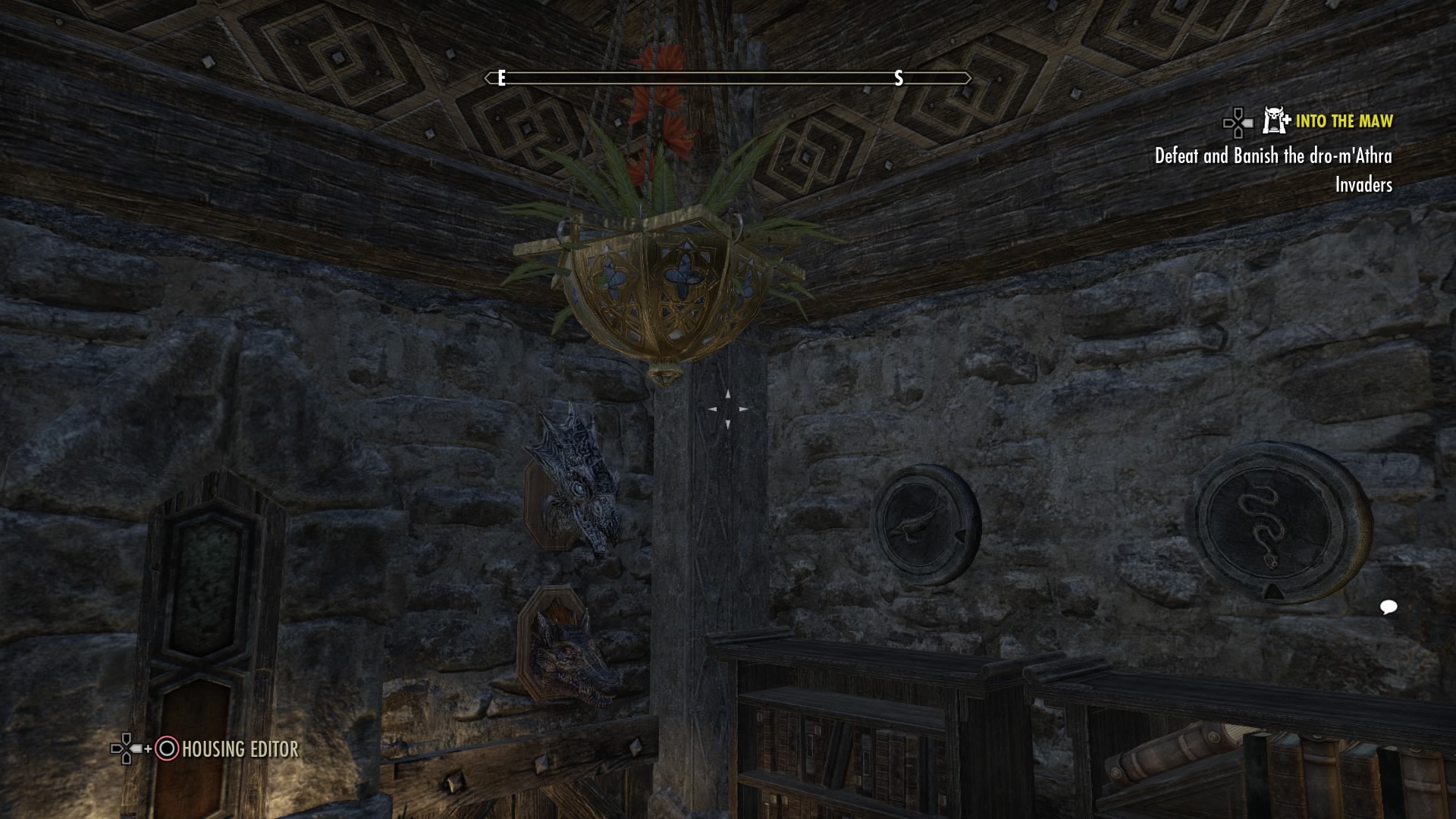Image resolution: width=1456 pixels, height=819 pixels.
Task: Click the d-pad icon in the quest tracker
Action: tap(1237, 122)
